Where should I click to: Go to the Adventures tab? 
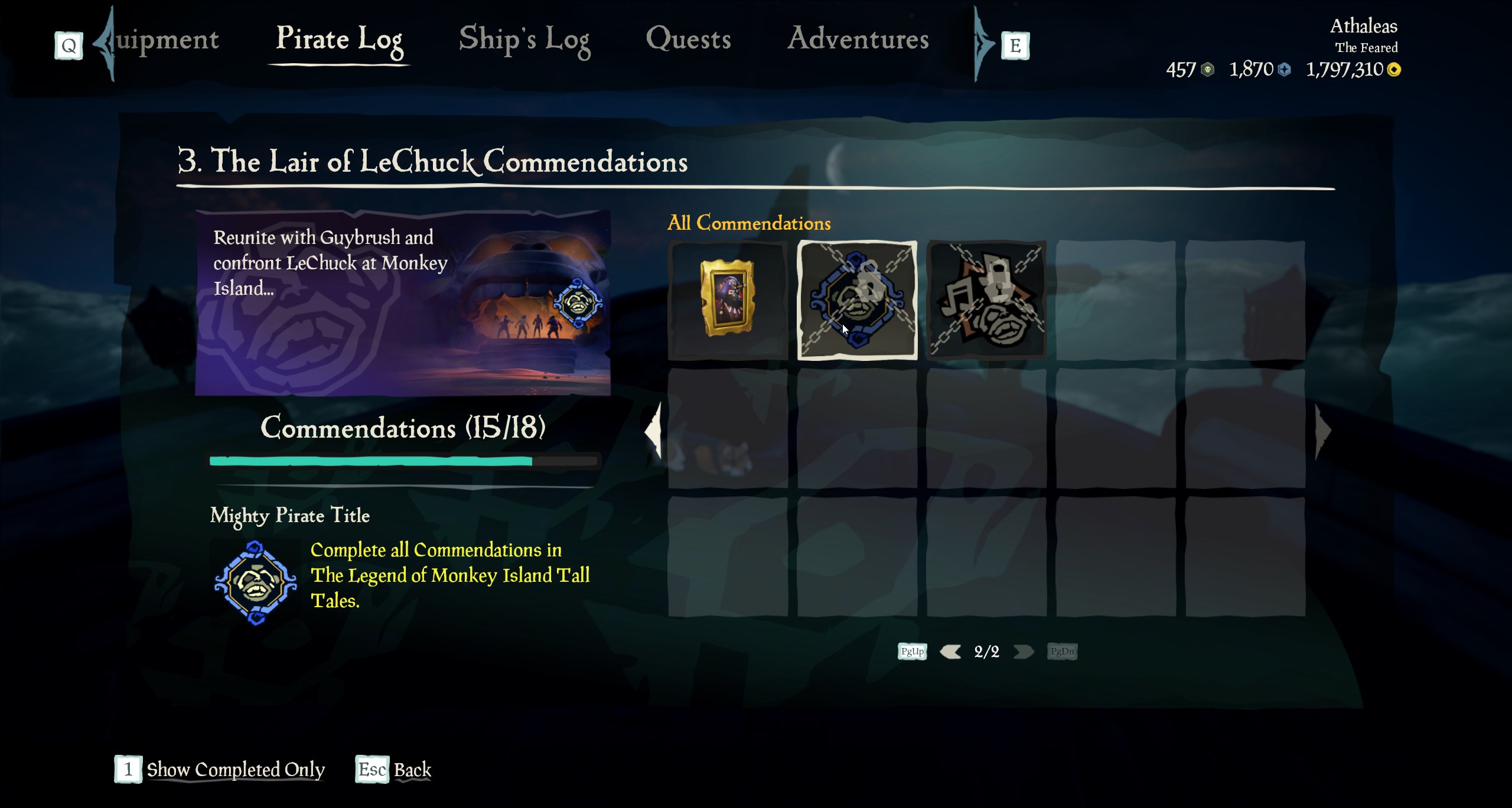(x=858, y=40)
